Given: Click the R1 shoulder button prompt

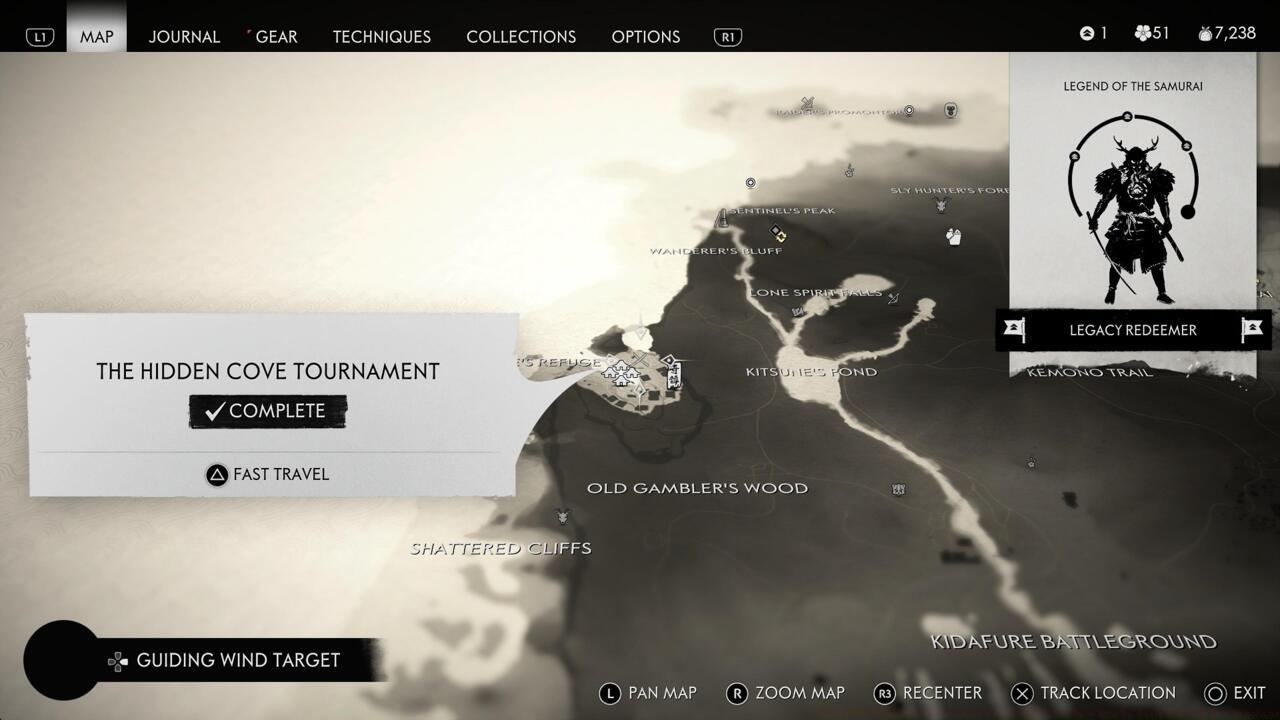Looking at the screenshot, I should coord(727,36).
